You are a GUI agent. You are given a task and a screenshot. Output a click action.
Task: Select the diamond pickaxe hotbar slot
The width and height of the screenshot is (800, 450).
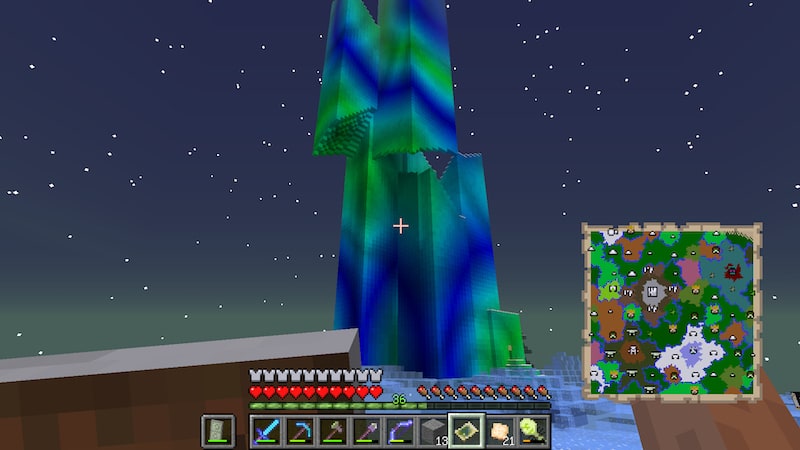click(x=299, y=431)
